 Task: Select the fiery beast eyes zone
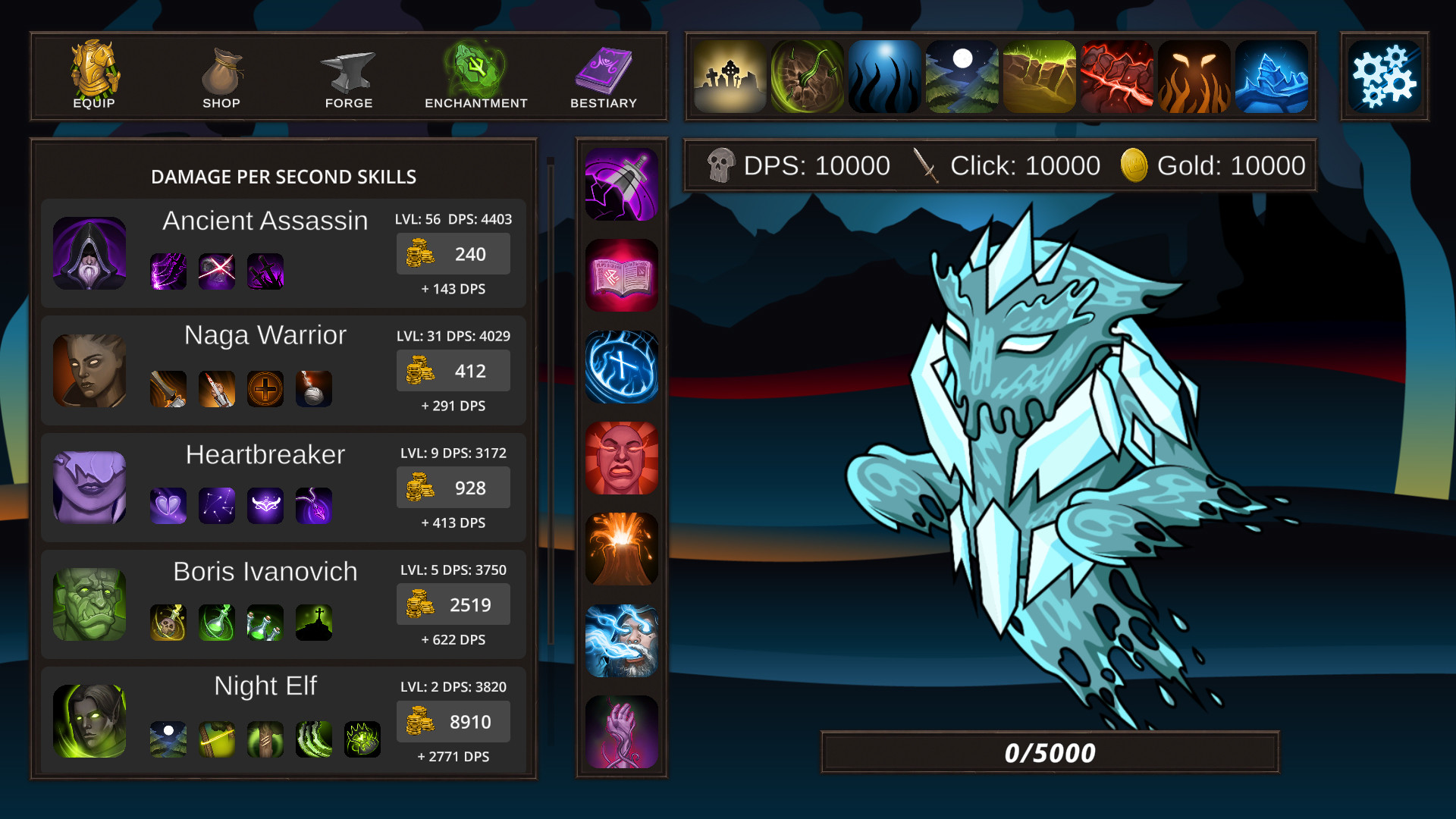point(1194,76)
